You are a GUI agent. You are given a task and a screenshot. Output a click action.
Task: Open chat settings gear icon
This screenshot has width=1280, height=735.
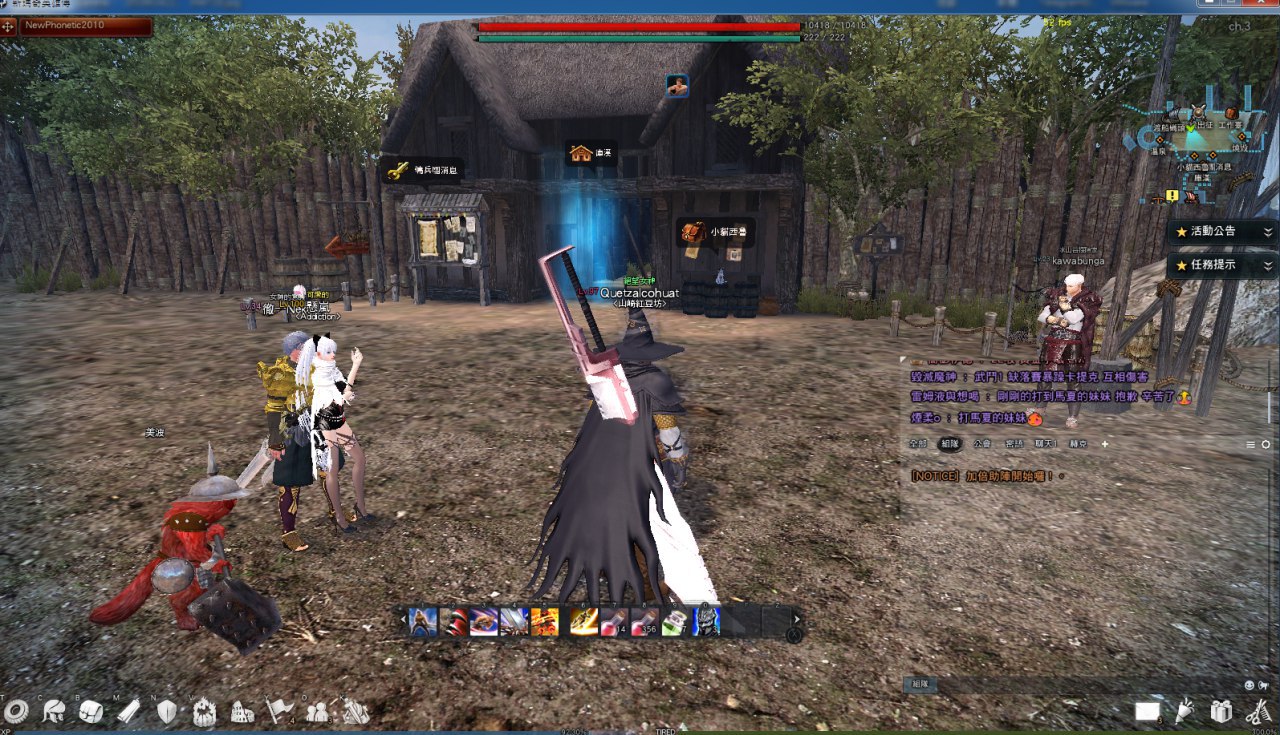1266,444
